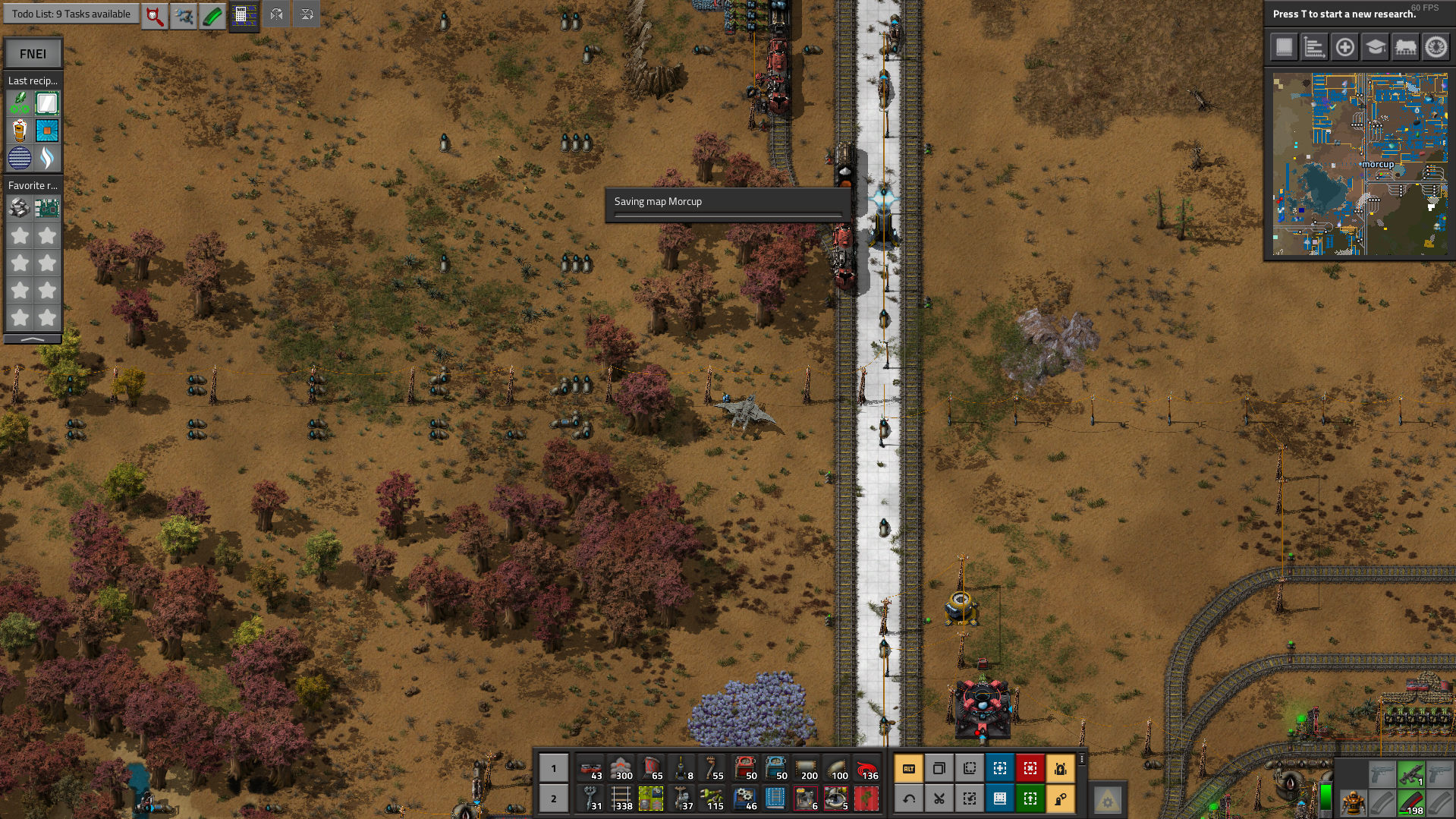Click the calculator icon in the top bar

tap(244, 14)
